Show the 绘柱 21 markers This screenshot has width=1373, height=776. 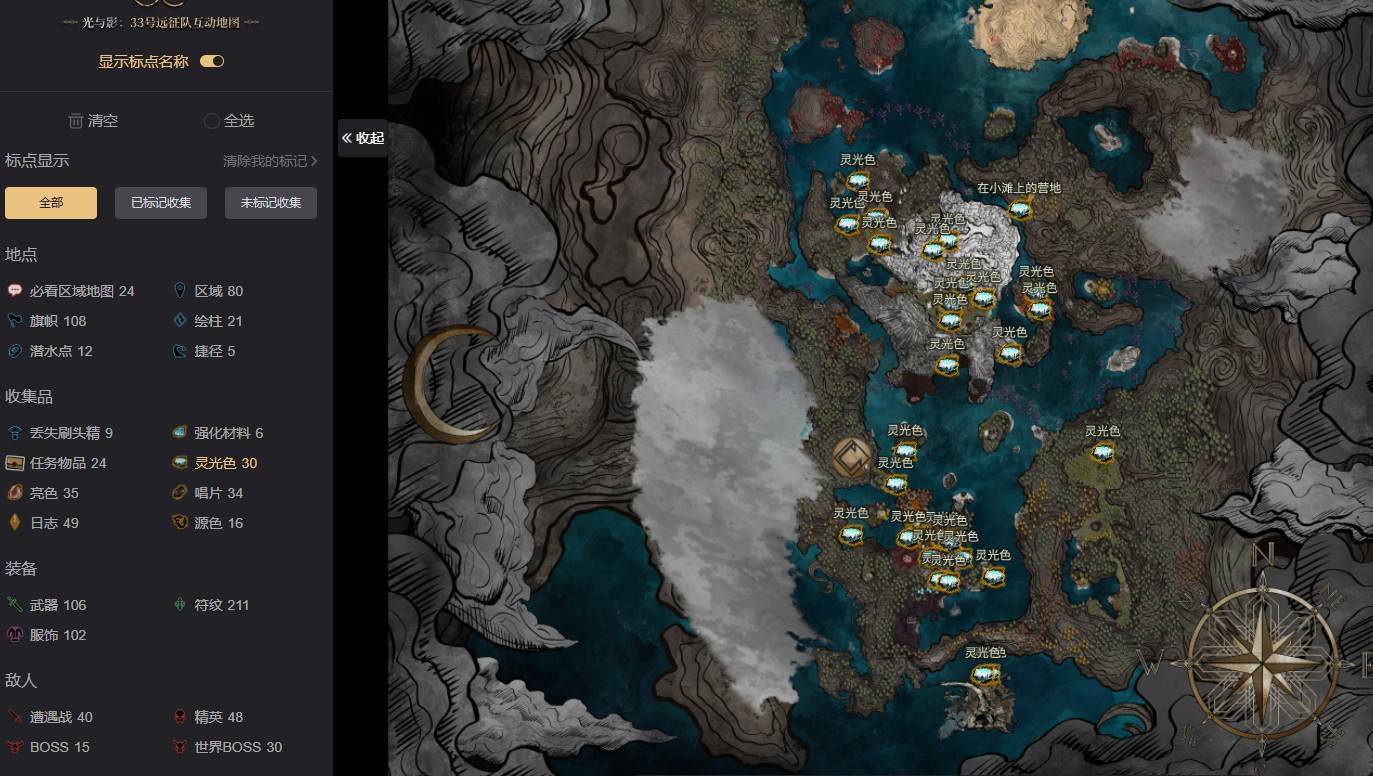207,321
